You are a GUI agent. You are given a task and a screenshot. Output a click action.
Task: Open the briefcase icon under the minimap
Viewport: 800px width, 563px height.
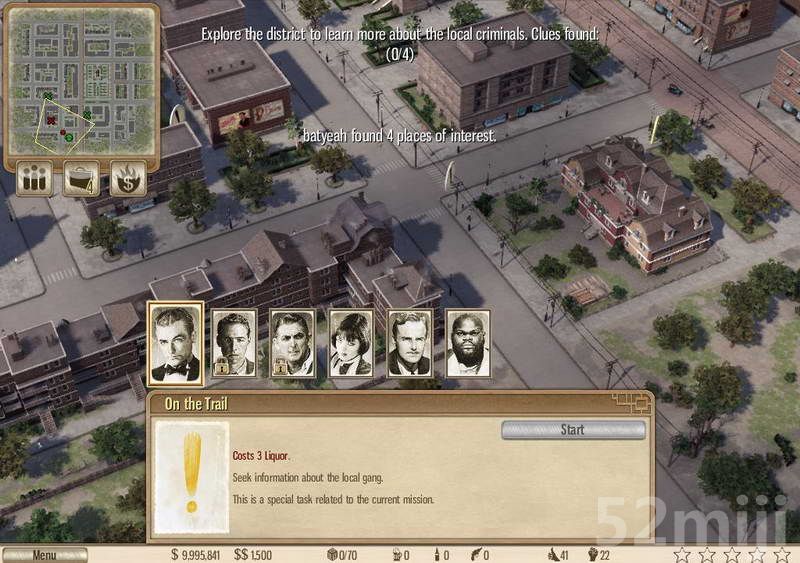pyautogui.click(x=81, y=179)
